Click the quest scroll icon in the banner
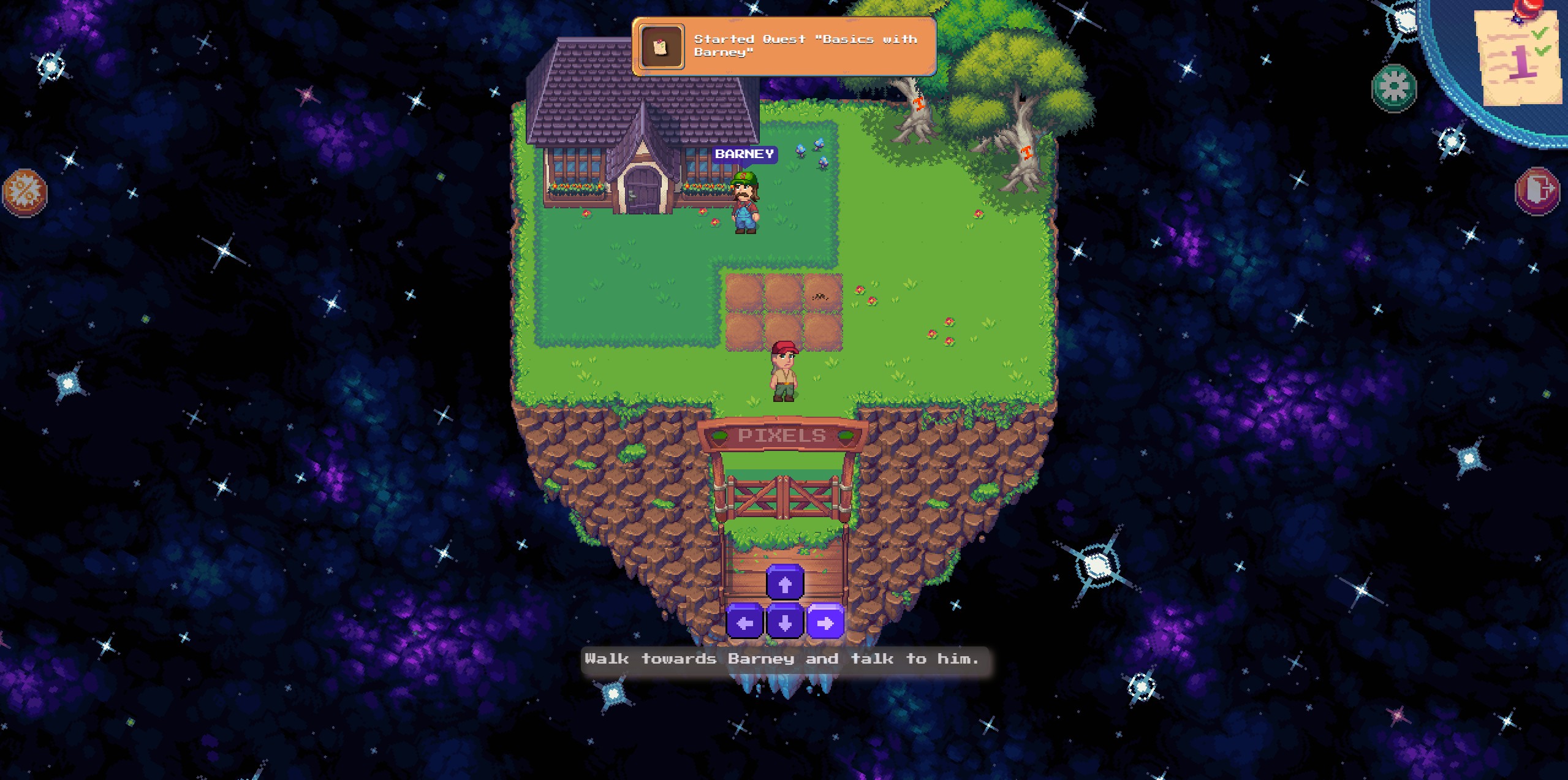Image resolution: width=1568 pixels, height=780 pixels. (x=661, y=47)
